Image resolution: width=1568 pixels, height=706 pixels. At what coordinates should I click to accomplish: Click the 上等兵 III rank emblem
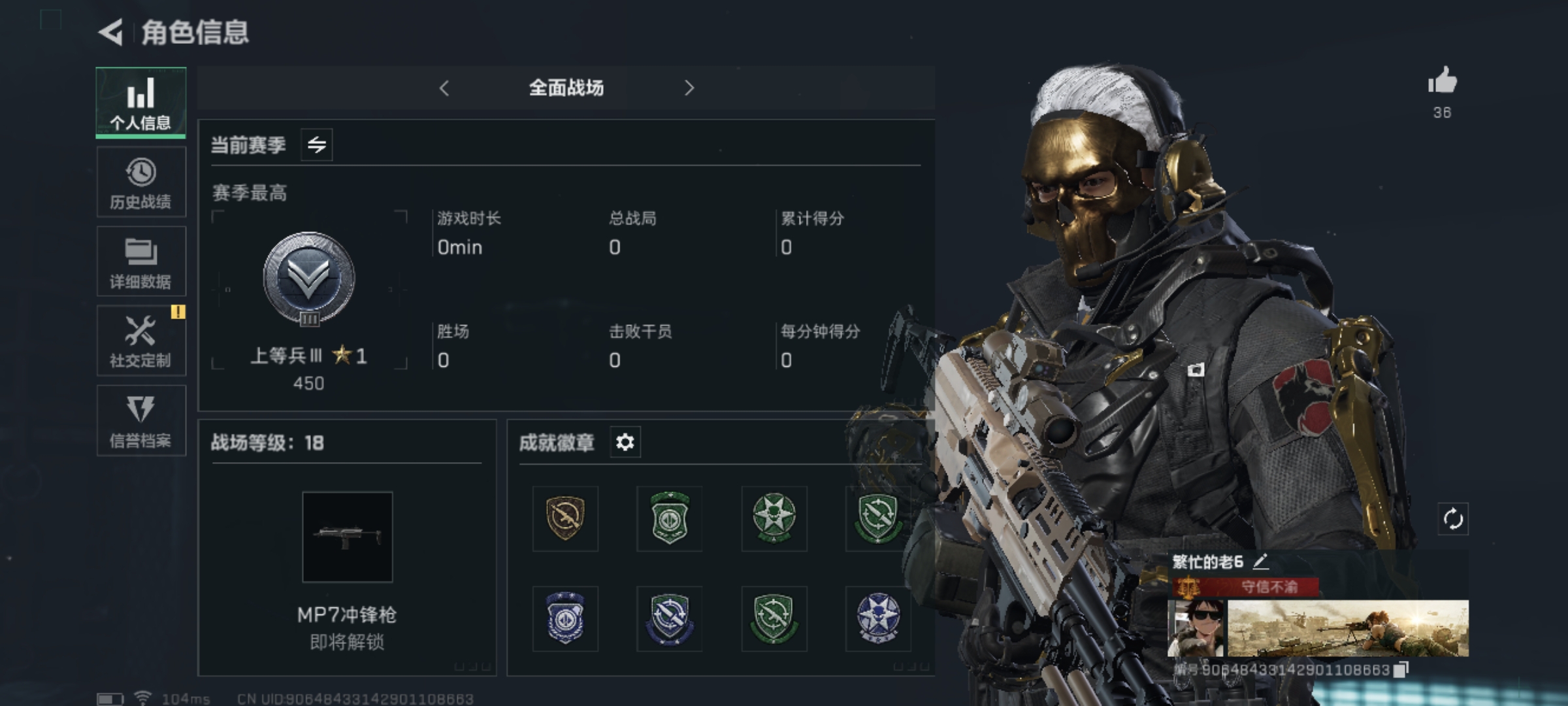[308, 279]
